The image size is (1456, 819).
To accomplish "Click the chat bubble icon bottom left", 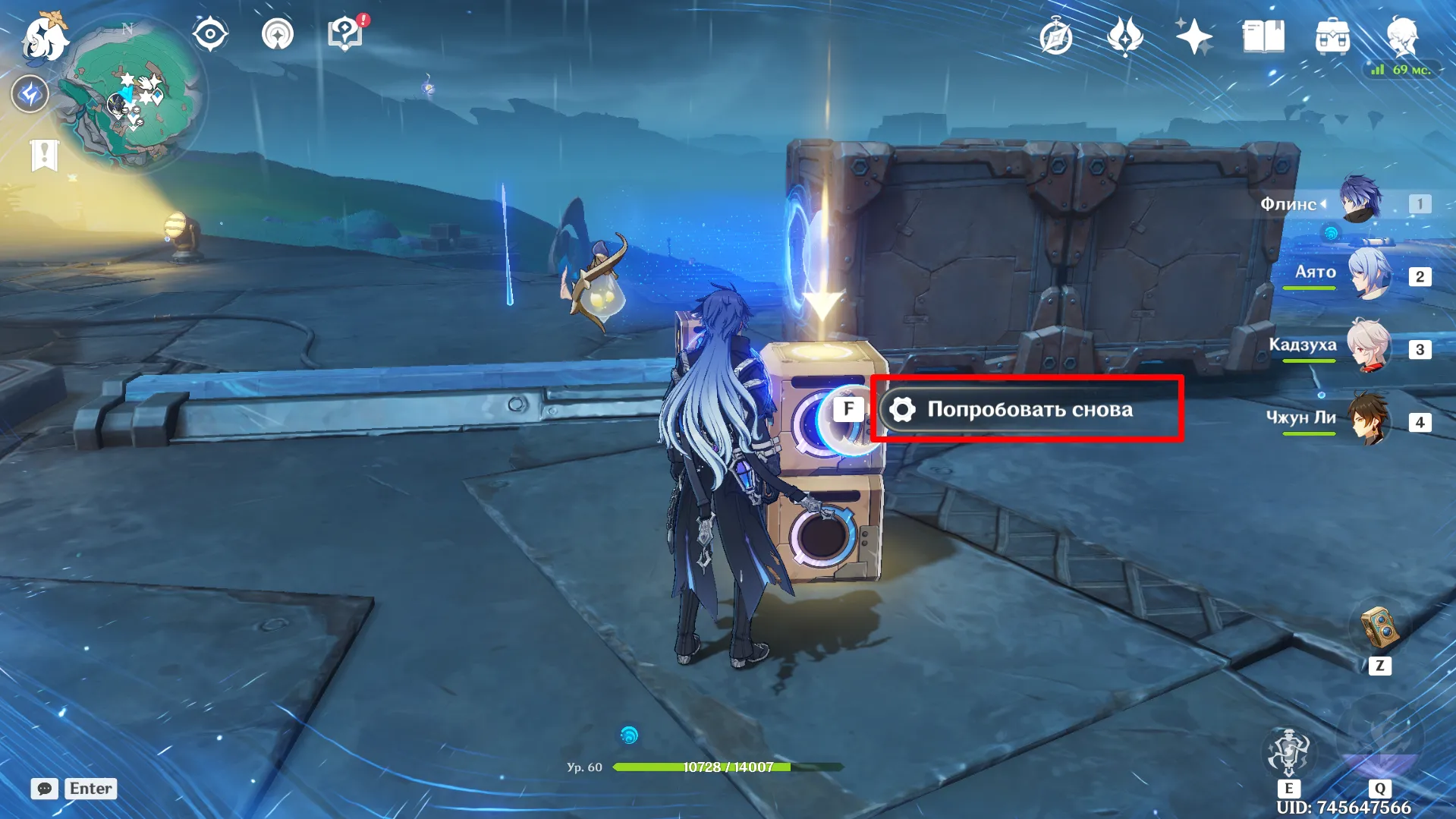I will coord(45,789).
